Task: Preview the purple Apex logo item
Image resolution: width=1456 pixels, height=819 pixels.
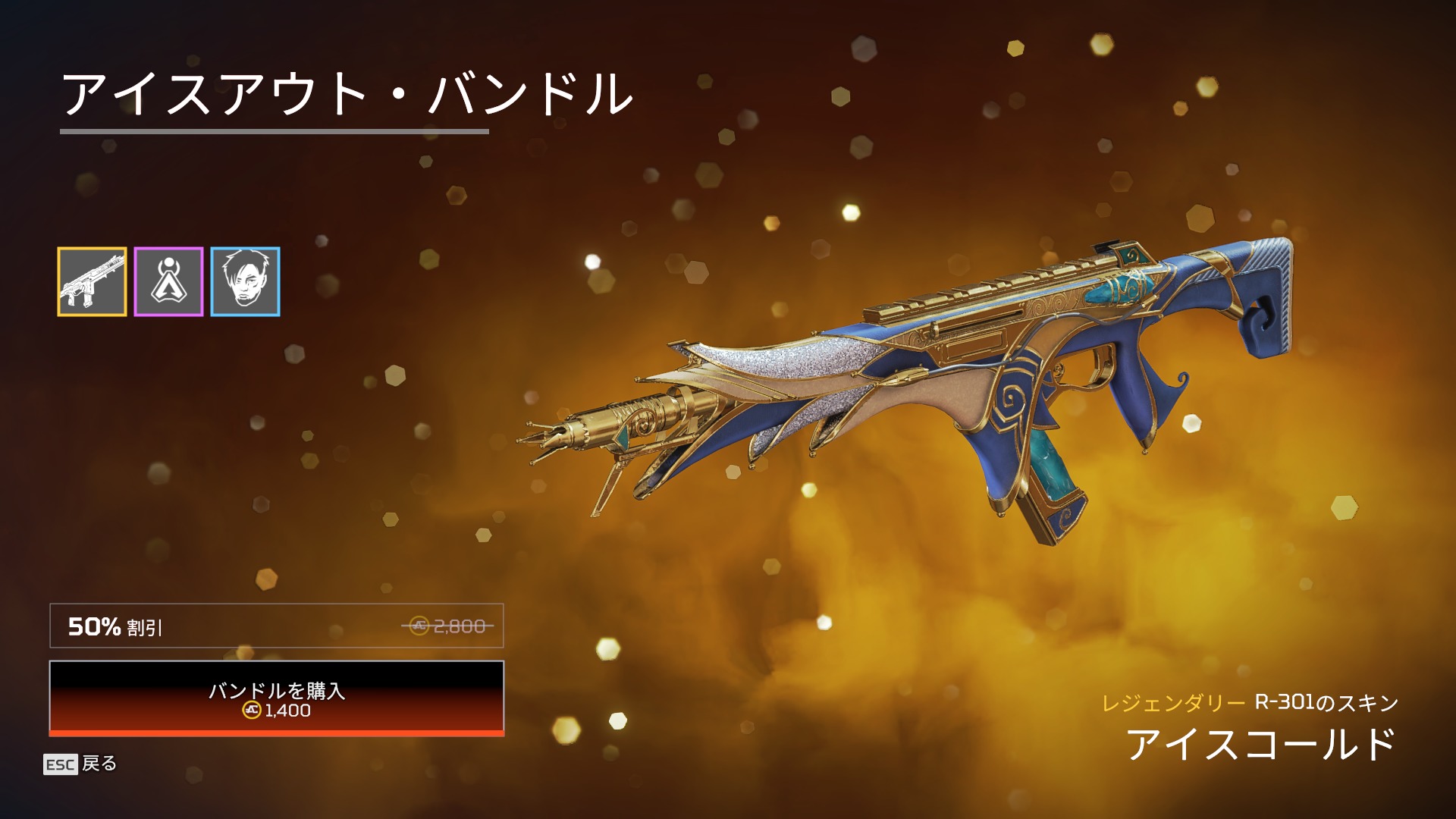Action: coord(168,281)
